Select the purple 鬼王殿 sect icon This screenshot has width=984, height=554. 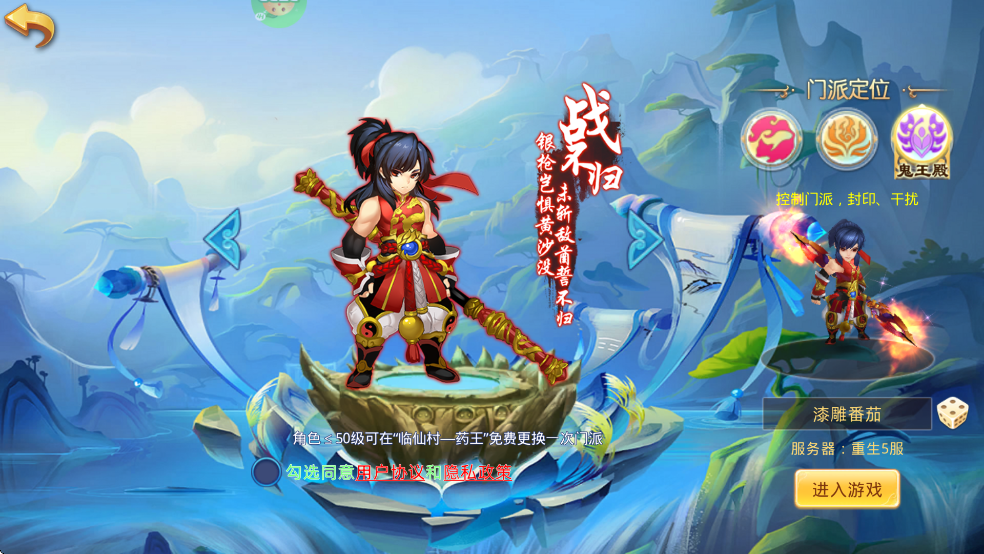(921, 139)
